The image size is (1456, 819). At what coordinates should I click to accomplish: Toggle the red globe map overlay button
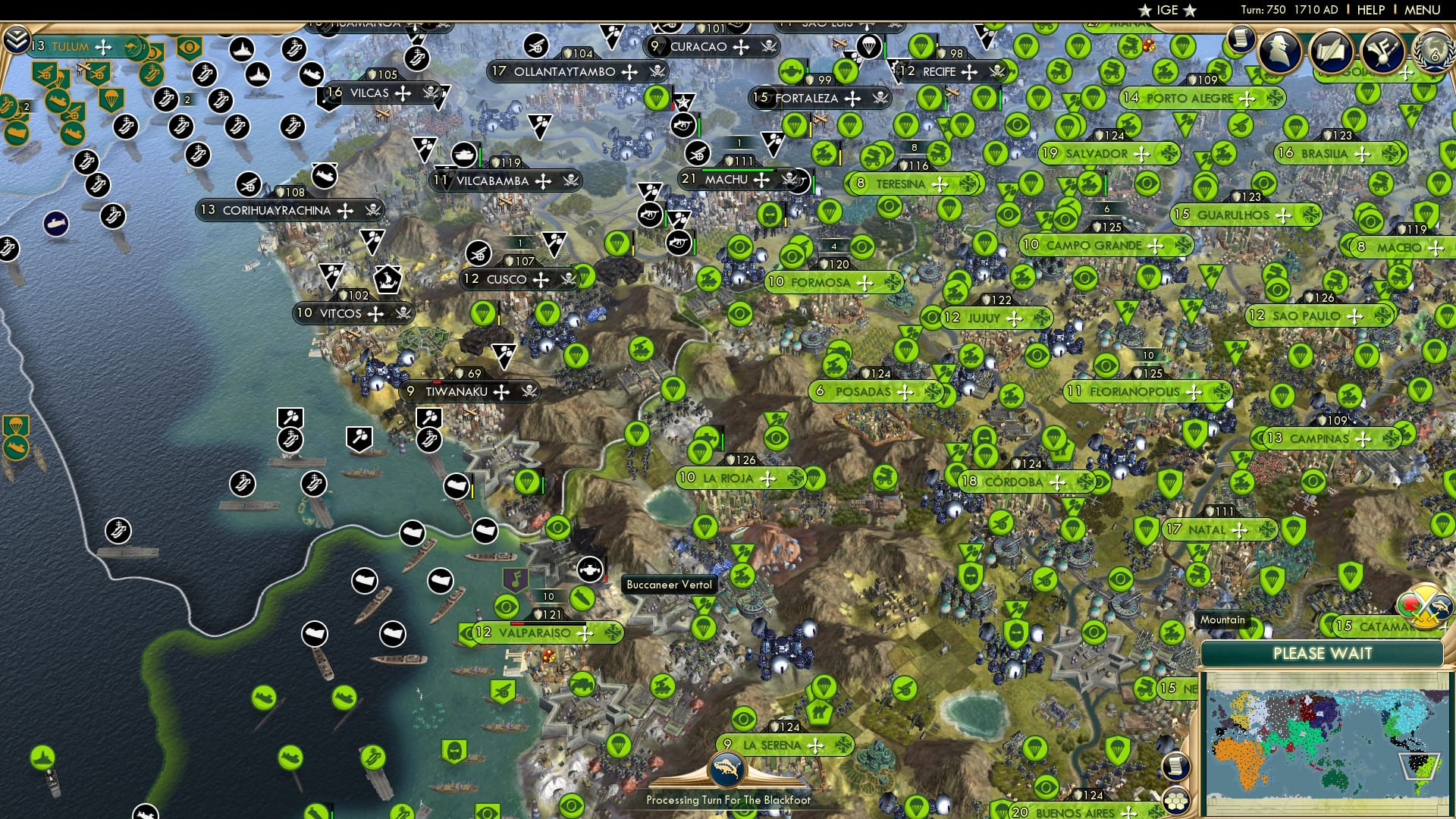pos(1409,603)
